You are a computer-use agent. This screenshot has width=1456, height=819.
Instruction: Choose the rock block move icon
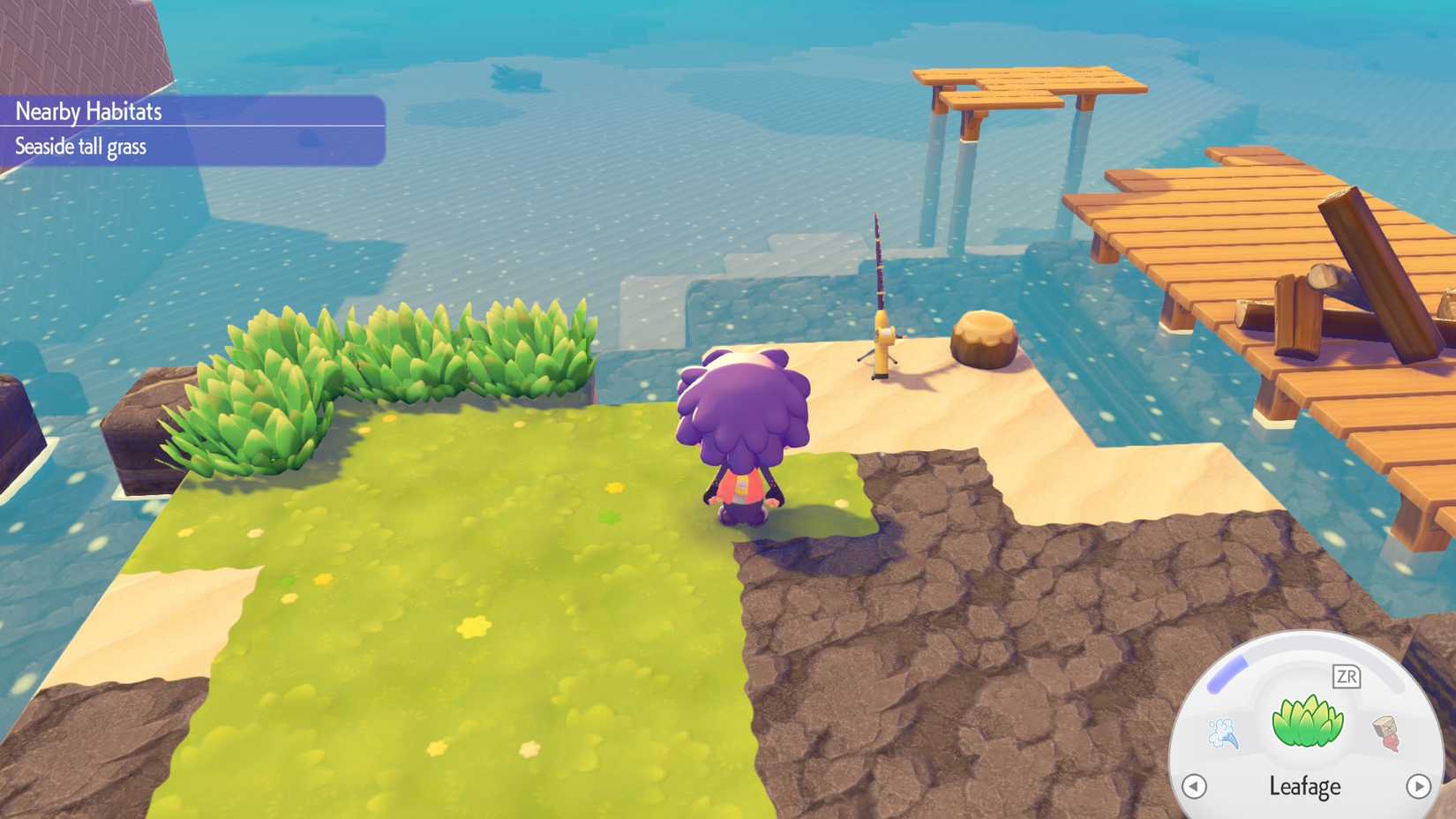coord(1388,733)
